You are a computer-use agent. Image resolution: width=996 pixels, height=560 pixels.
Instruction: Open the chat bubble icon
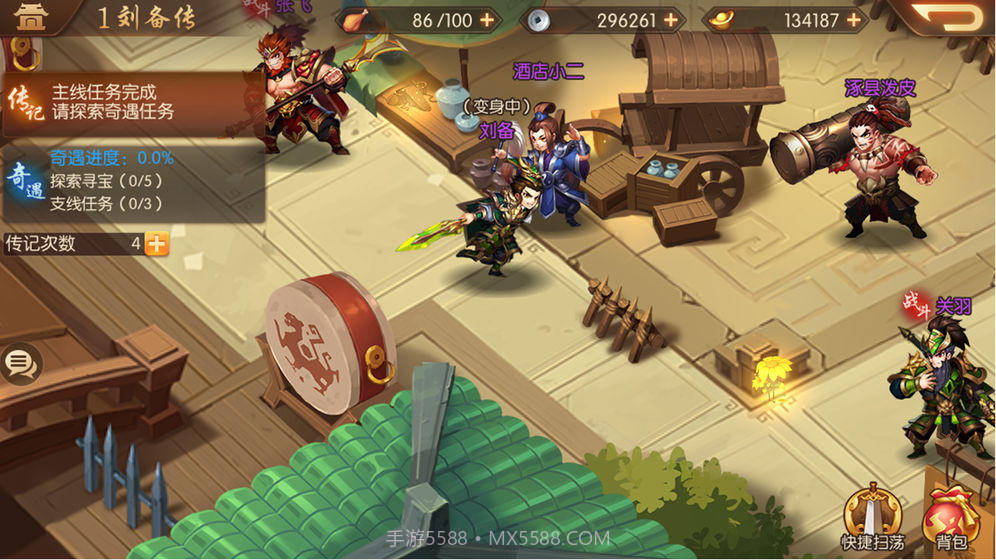20,363
